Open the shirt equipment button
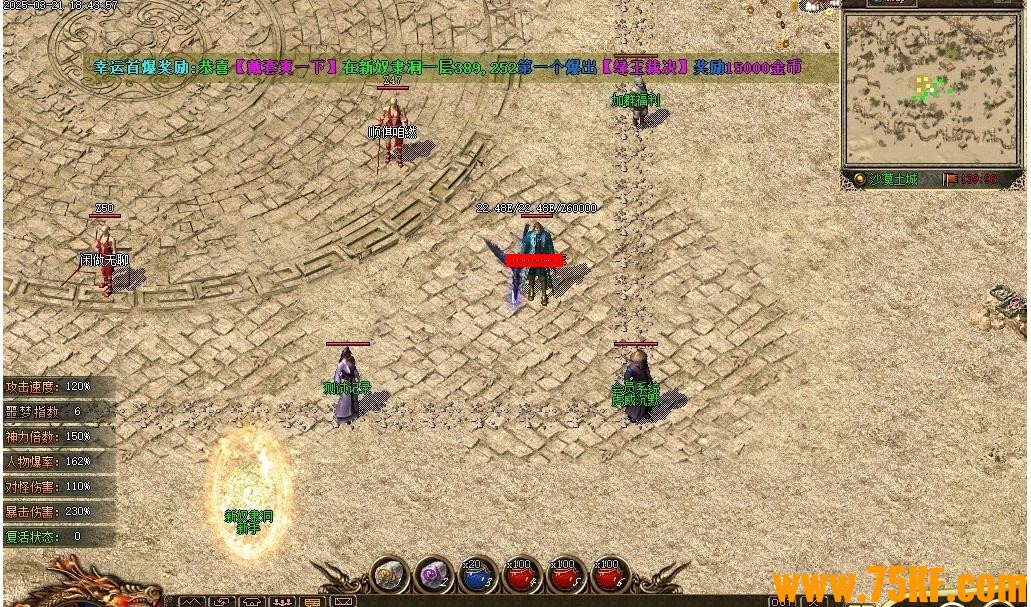 (252, 602)
